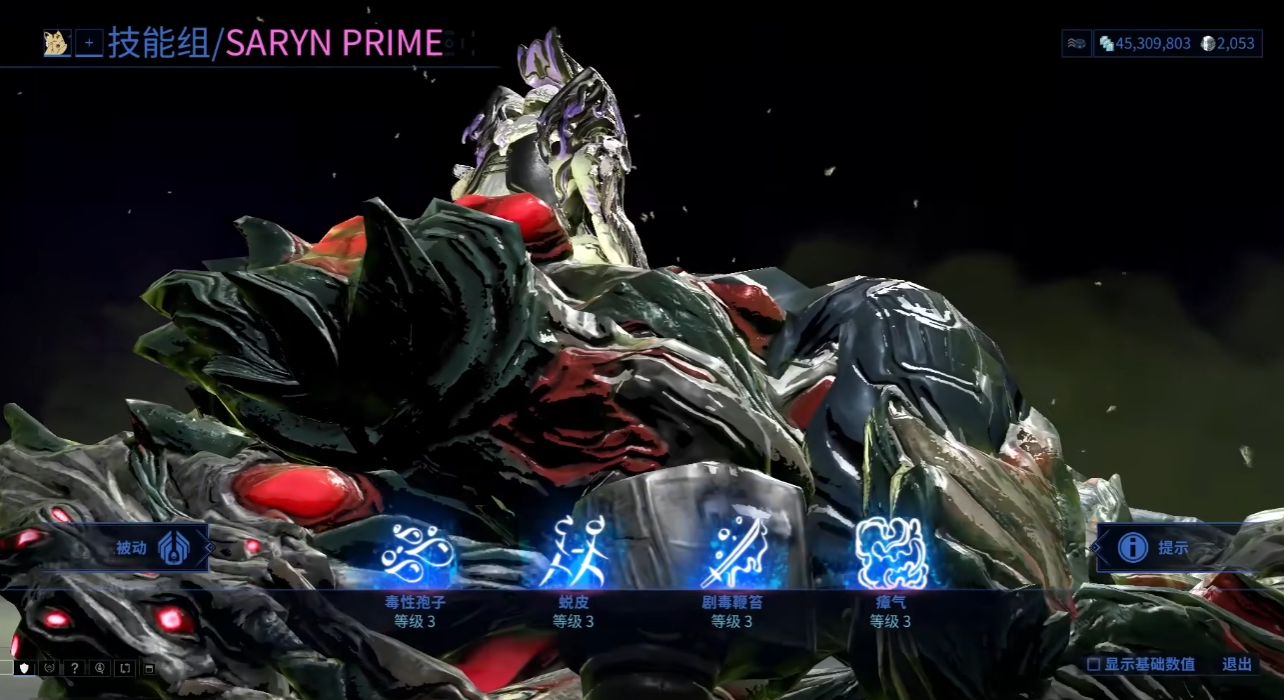Toggle the 显示基础数值 checkbox
The image size is (1284, 700).
click(x=1094, y=664)
